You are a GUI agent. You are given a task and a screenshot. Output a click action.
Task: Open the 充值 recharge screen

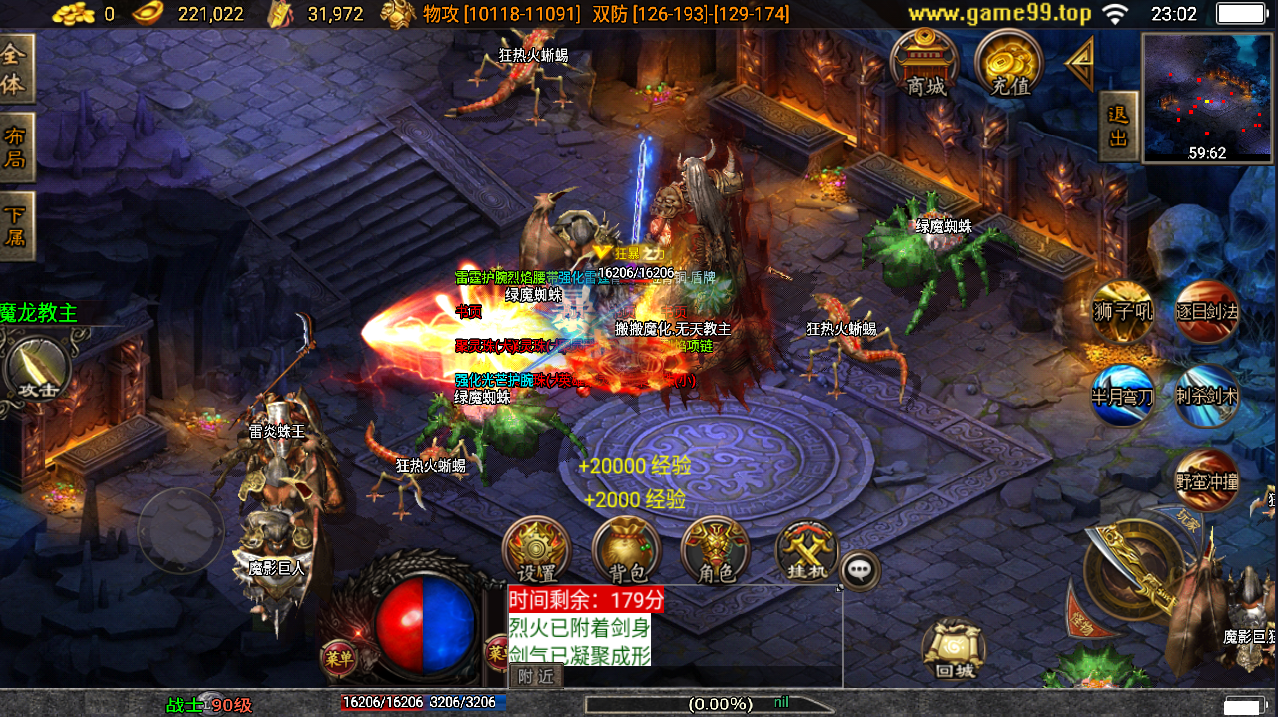(1009, 63)
